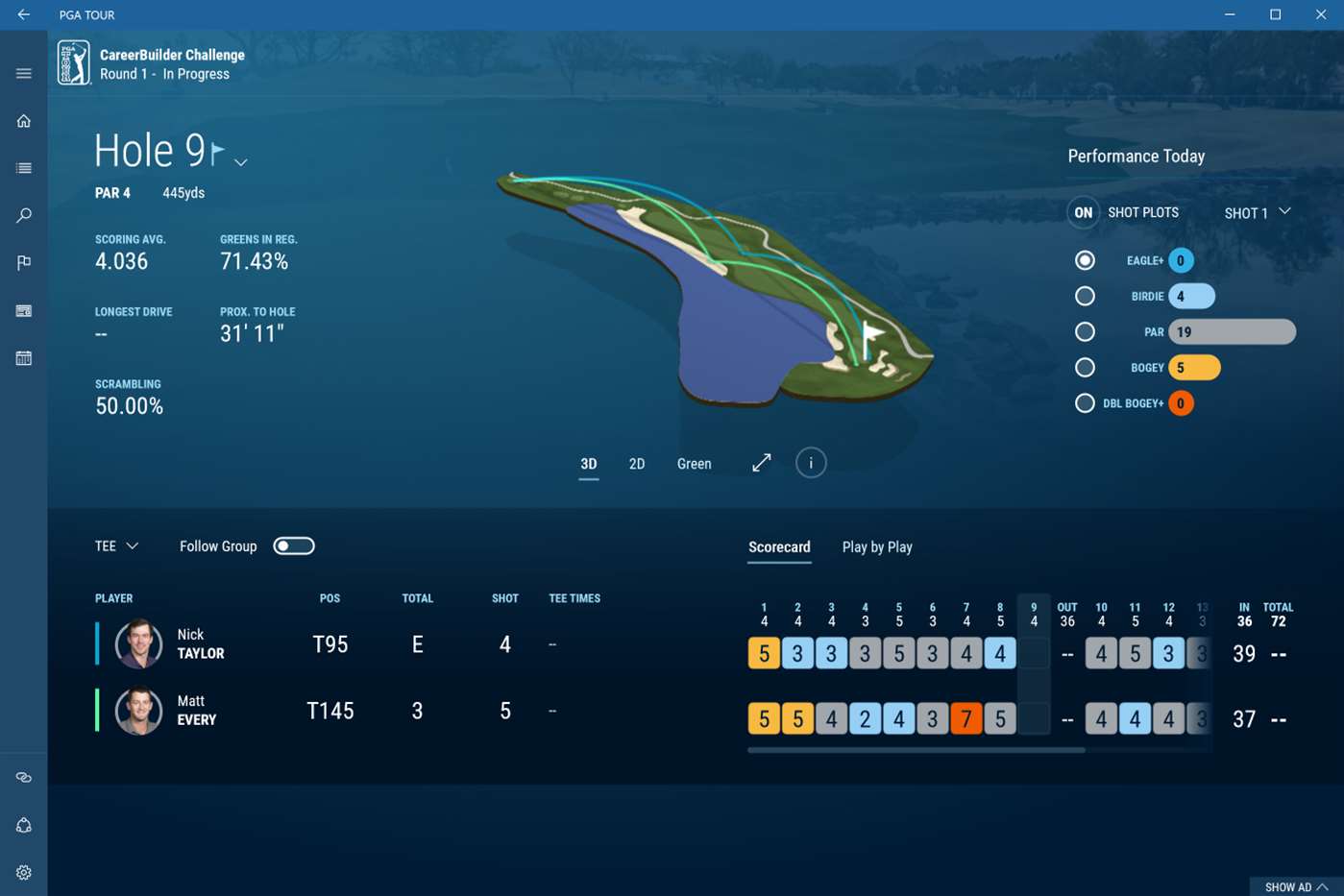Select Nick Taylor's player row
The width and height of the screenshot is (1344, 896).
[x=200, y=644]
